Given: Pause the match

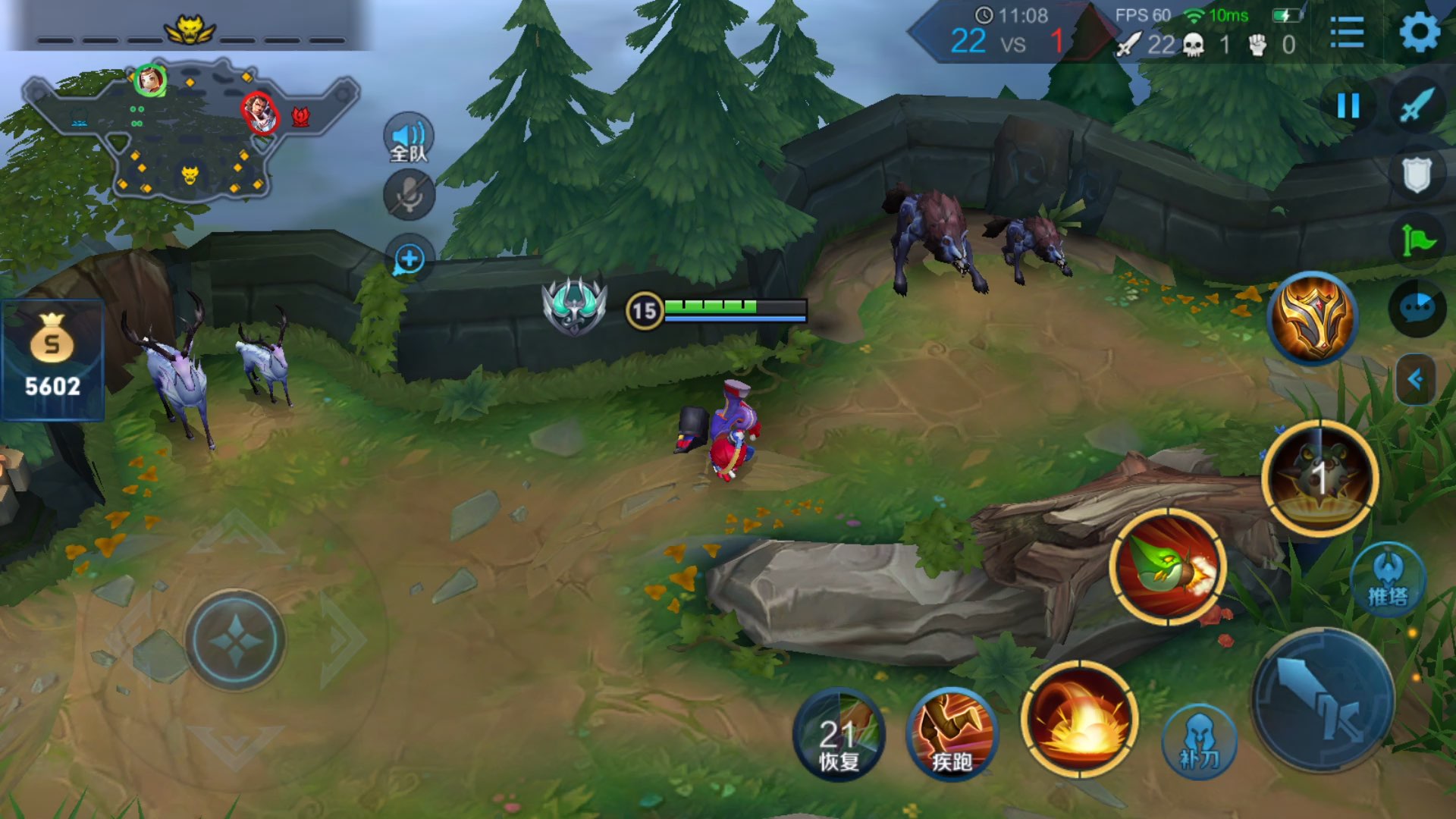Looking at the screenshot, I should 1348,105.
